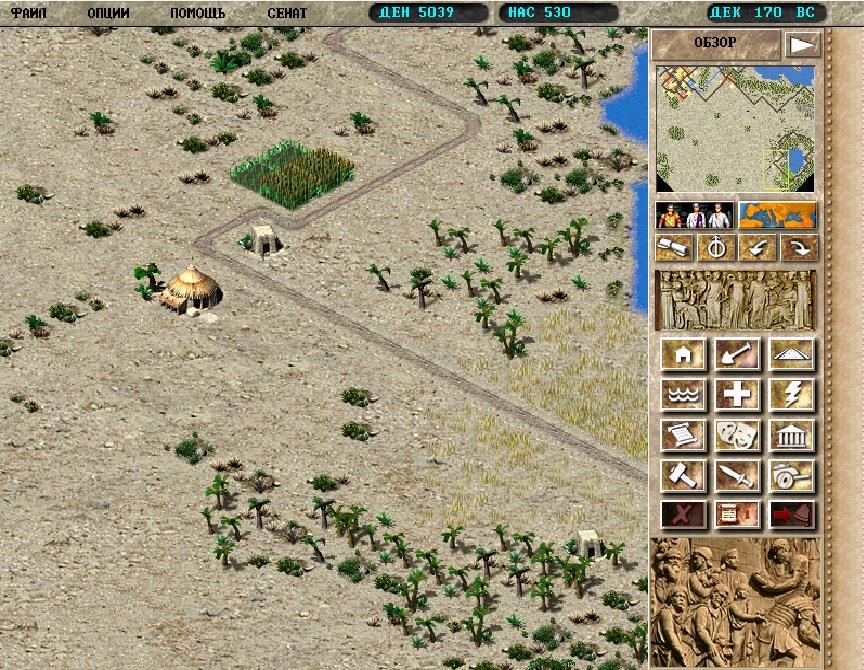Select the housing build tool
This screenshot has width=864, height=670.
click(684, 354)
